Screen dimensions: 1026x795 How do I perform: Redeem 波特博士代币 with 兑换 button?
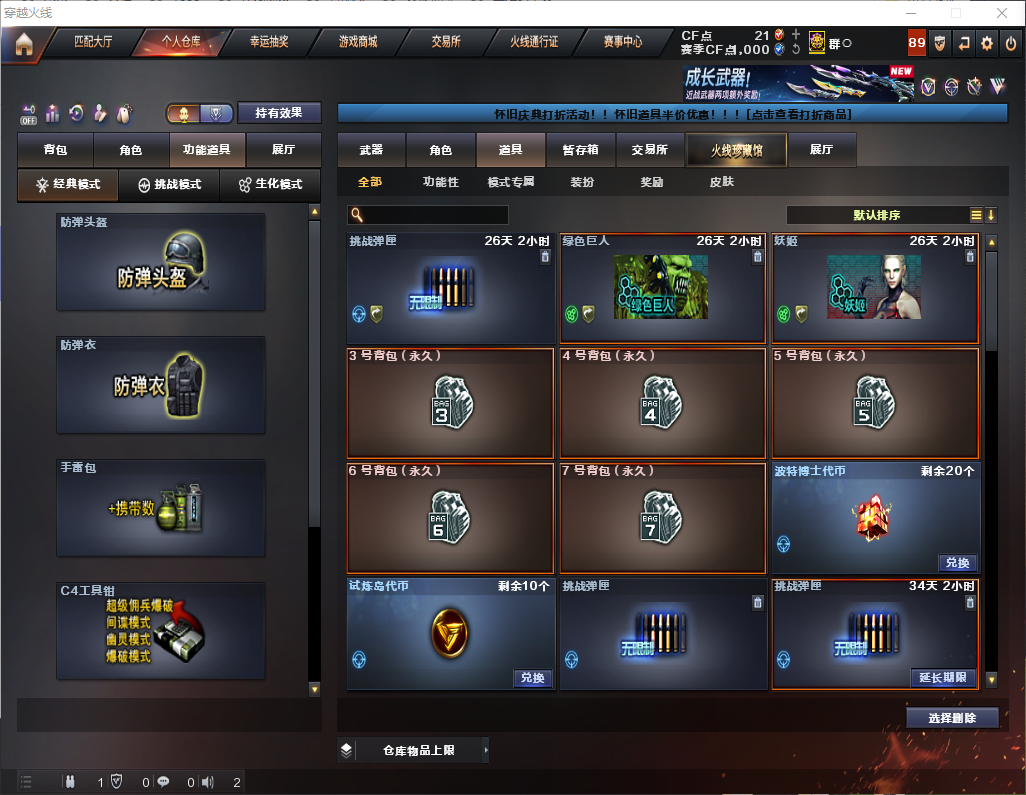point(956,562)
